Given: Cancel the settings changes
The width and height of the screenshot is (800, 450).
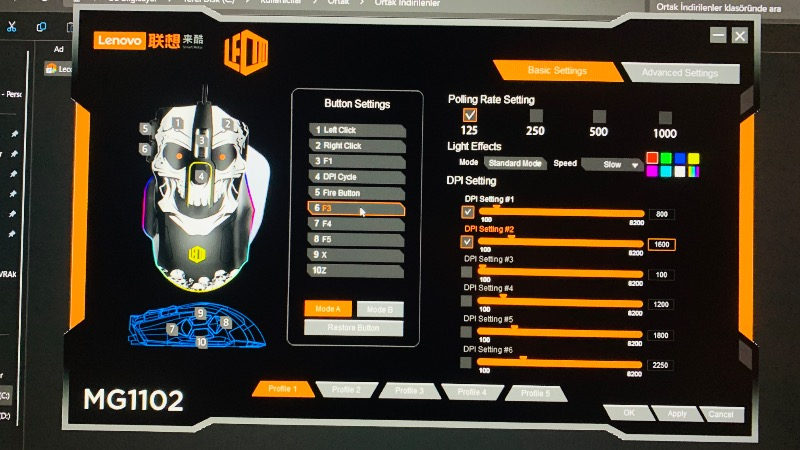Looking at the screenshot, I should [721, 414].
